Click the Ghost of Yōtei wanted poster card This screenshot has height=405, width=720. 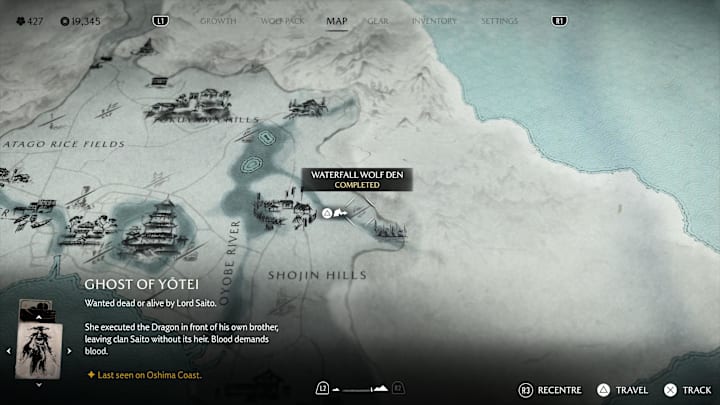tap(40, 349)
